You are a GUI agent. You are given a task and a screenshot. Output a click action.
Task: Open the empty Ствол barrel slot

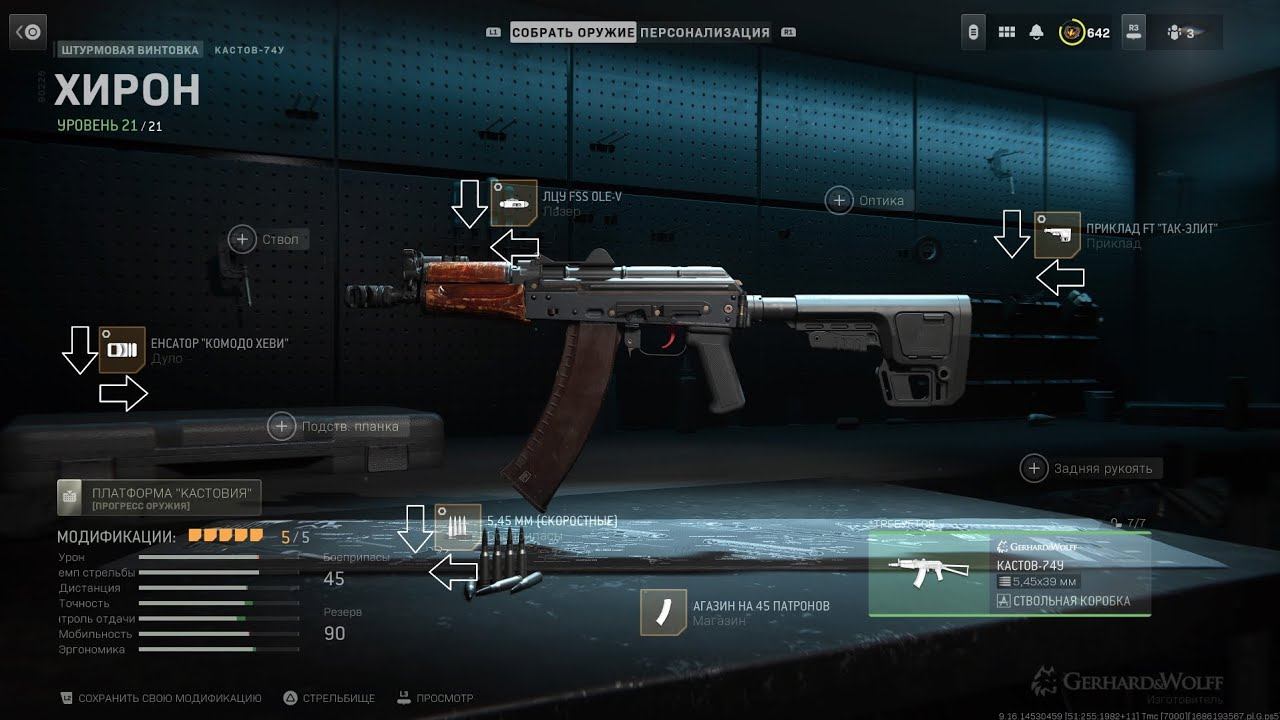point(242,239)
